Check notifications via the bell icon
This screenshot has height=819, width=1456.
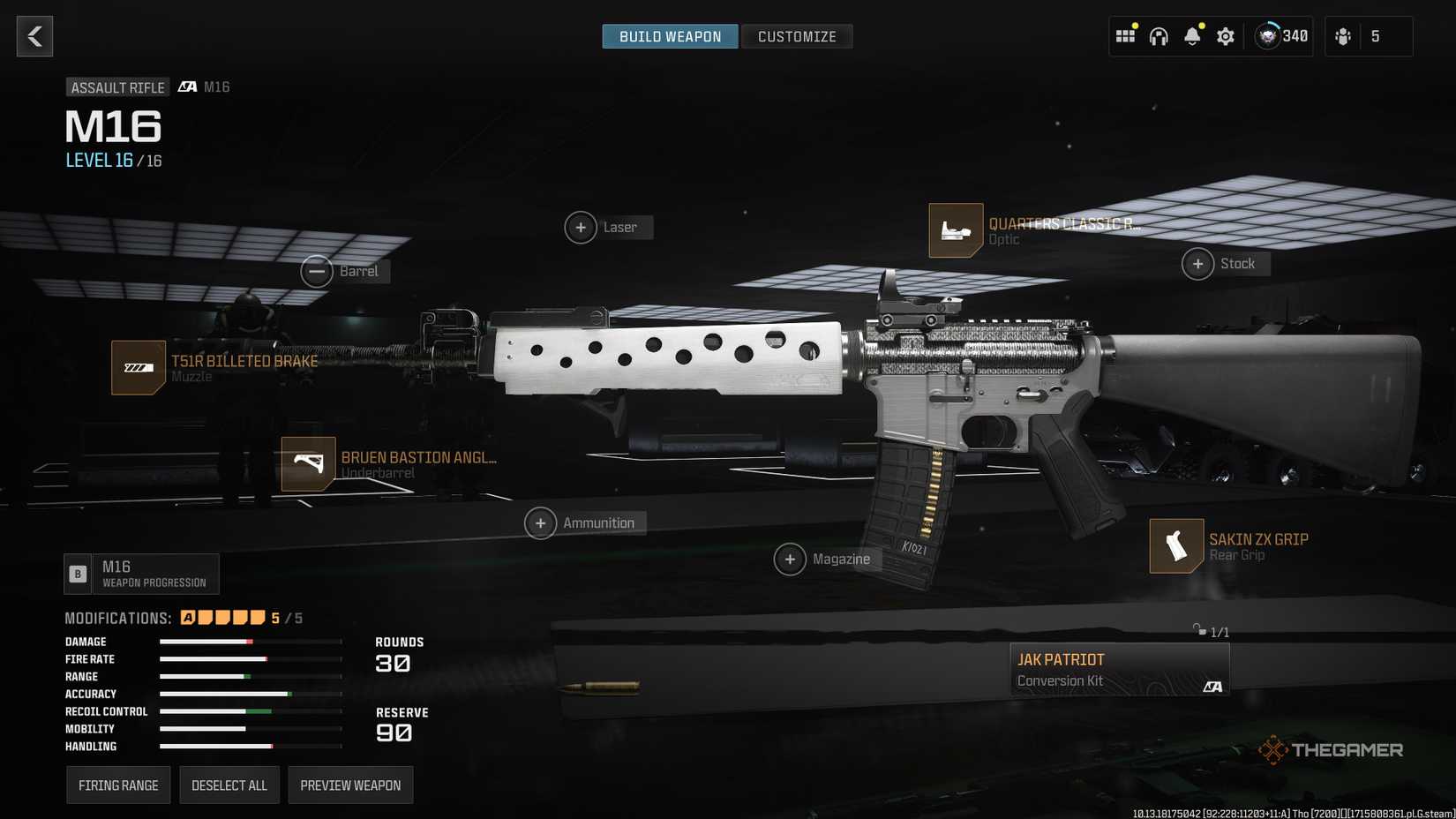[x=1192, y=36]
